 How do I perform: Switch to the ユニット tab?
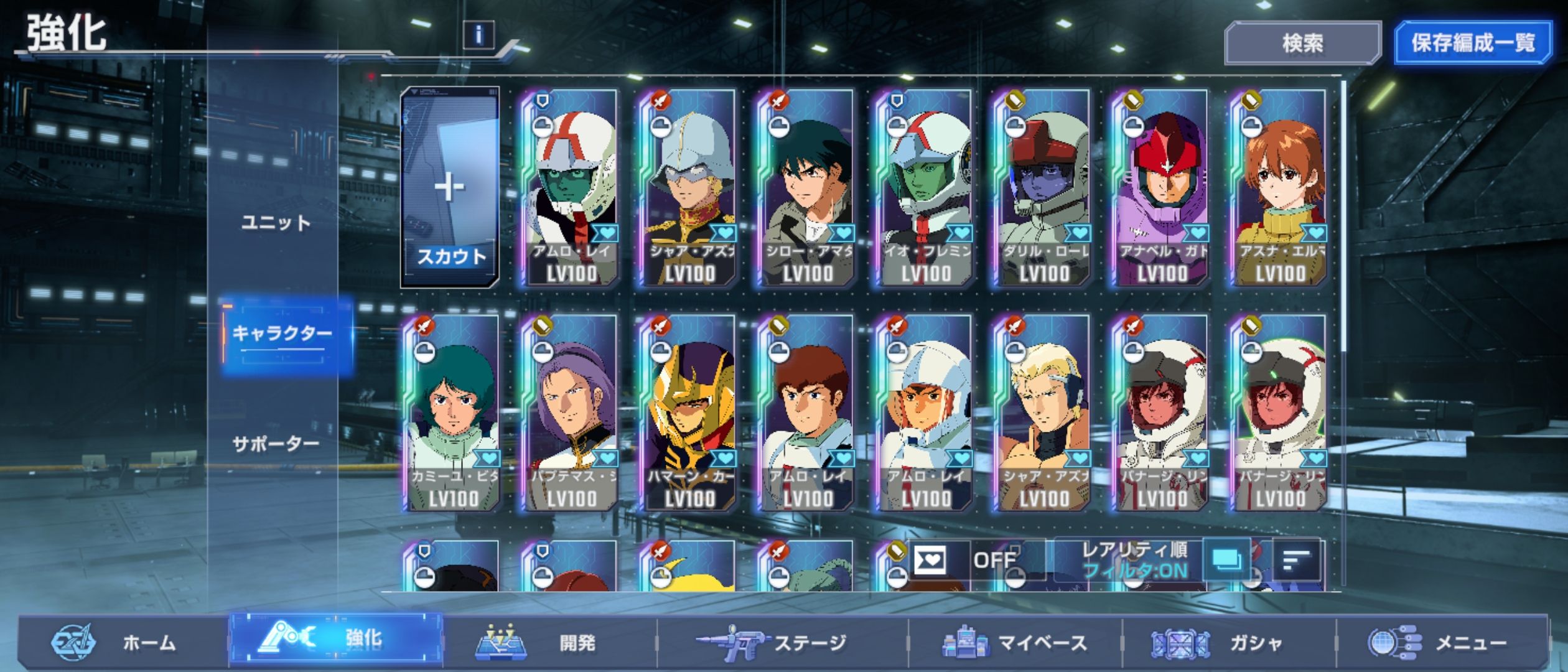(276, 223)
